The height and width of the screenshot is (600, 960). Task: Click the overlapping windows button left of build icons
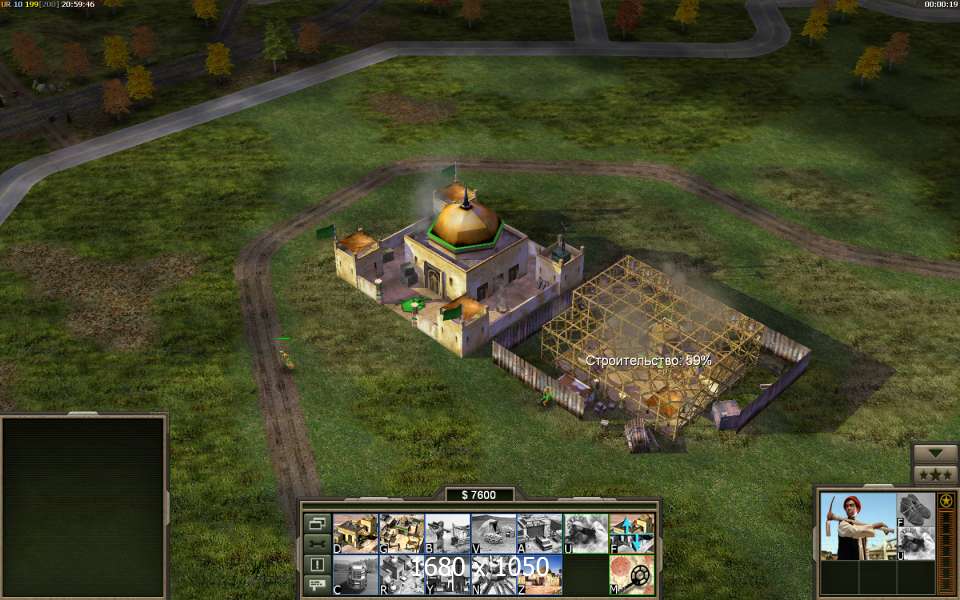[317, 523]
